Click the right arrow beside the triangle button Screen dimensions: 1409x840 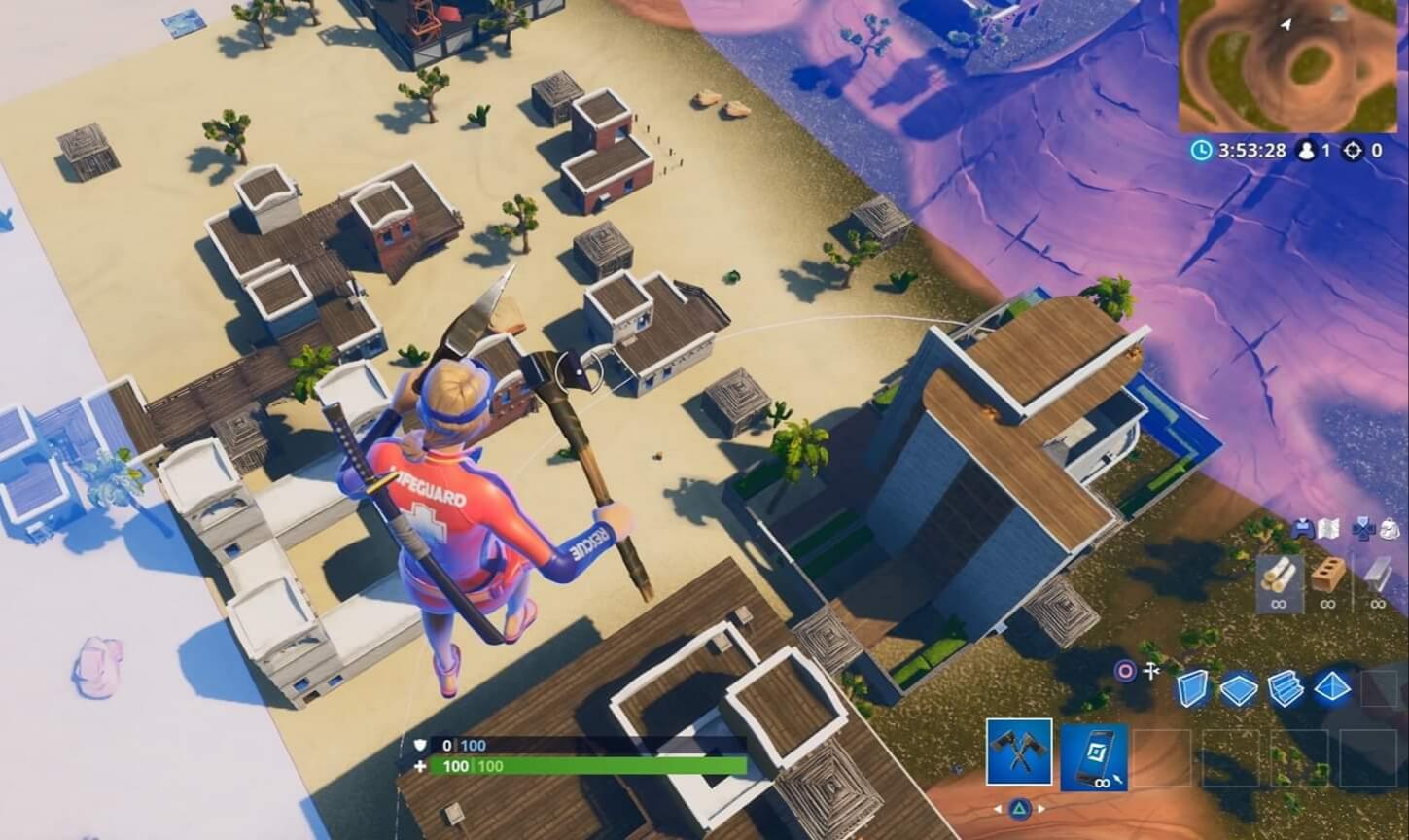(1042, 809)
